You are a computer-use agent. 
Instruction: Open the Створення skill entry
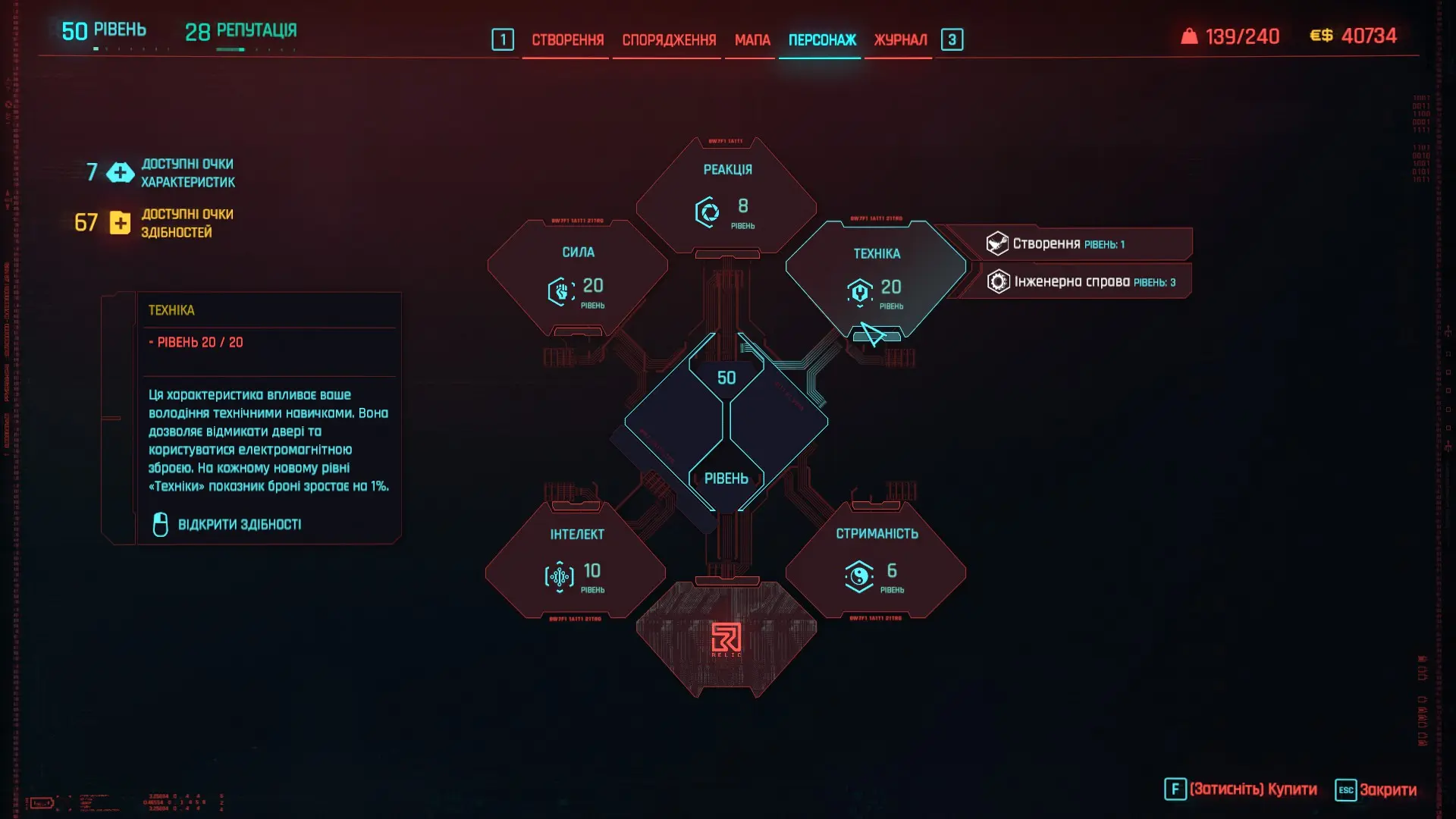click(1068, 244)
